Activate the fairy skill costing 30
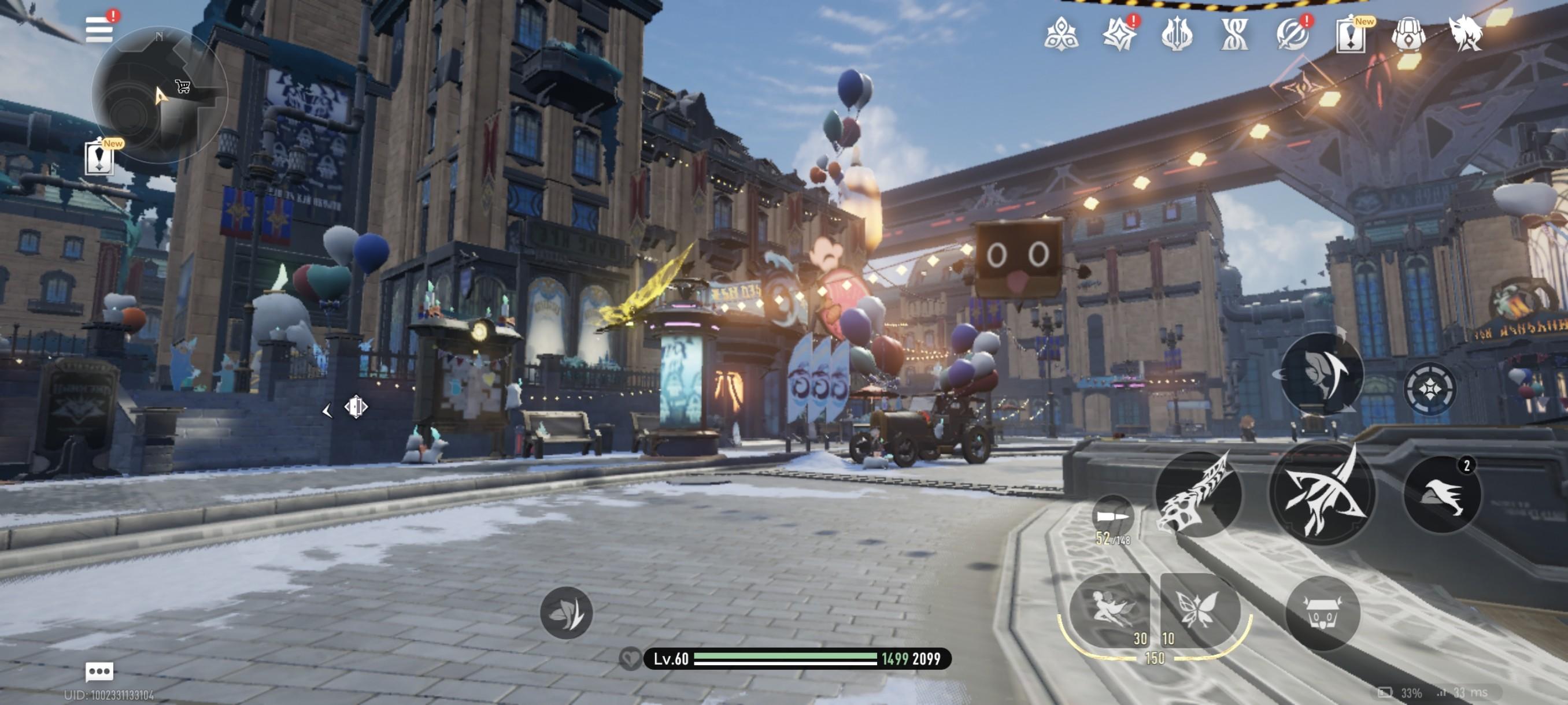The image size is (1568, 705). (x=1109, y=610)
